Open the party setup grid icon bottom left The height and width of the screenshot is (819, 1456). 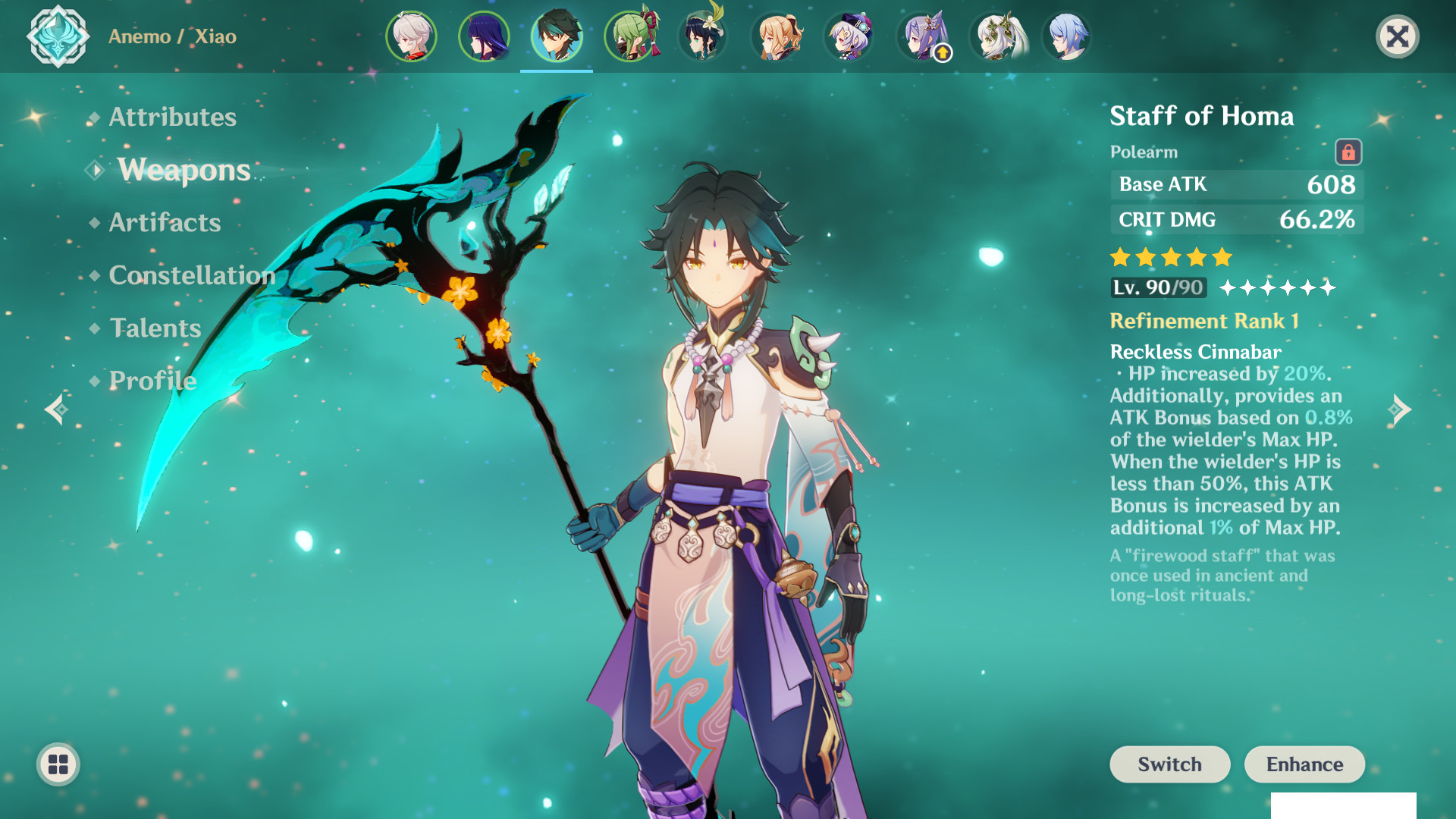57,764
